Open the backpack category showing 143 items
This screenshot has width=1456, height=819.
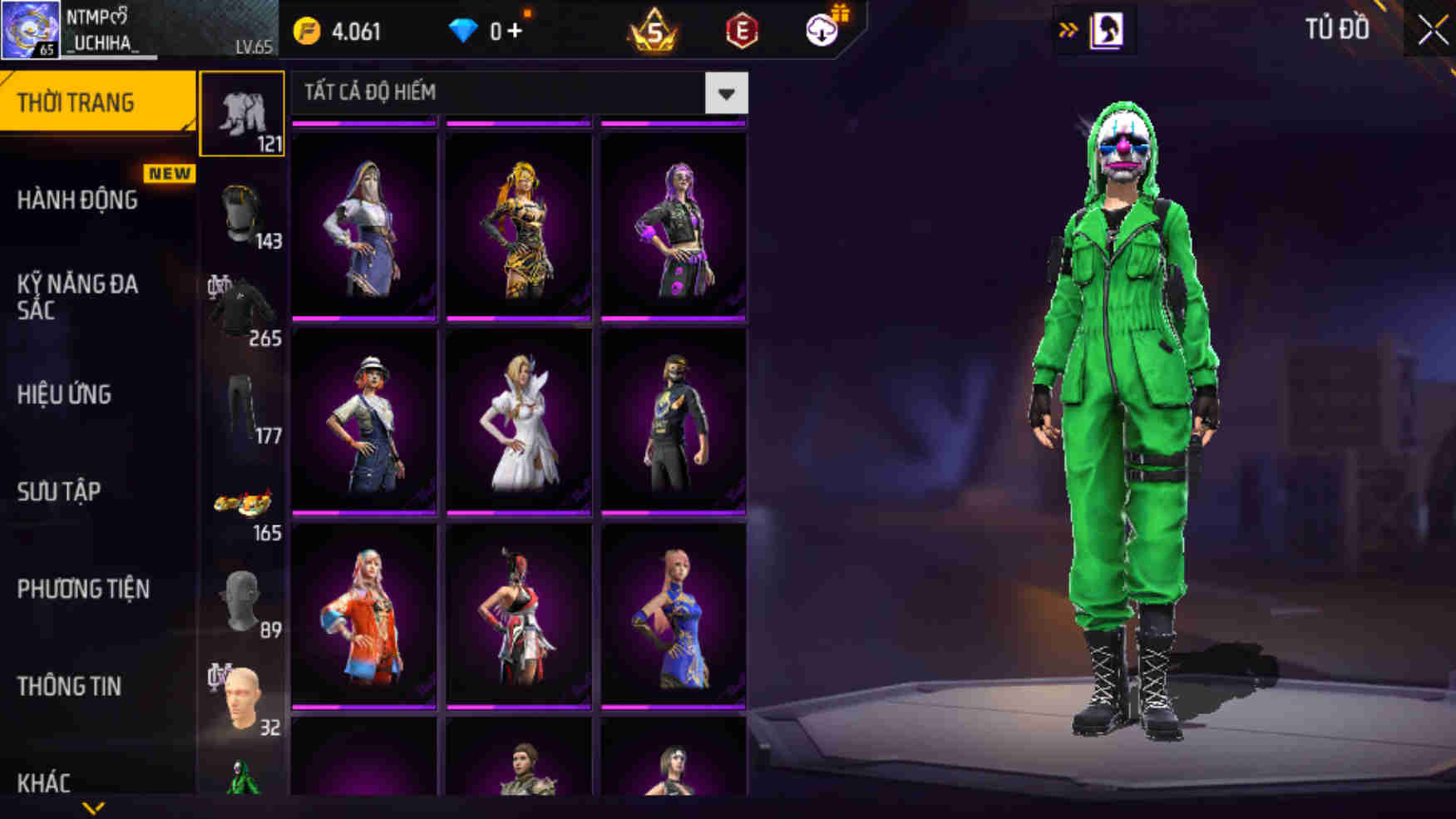click(242, 212)
